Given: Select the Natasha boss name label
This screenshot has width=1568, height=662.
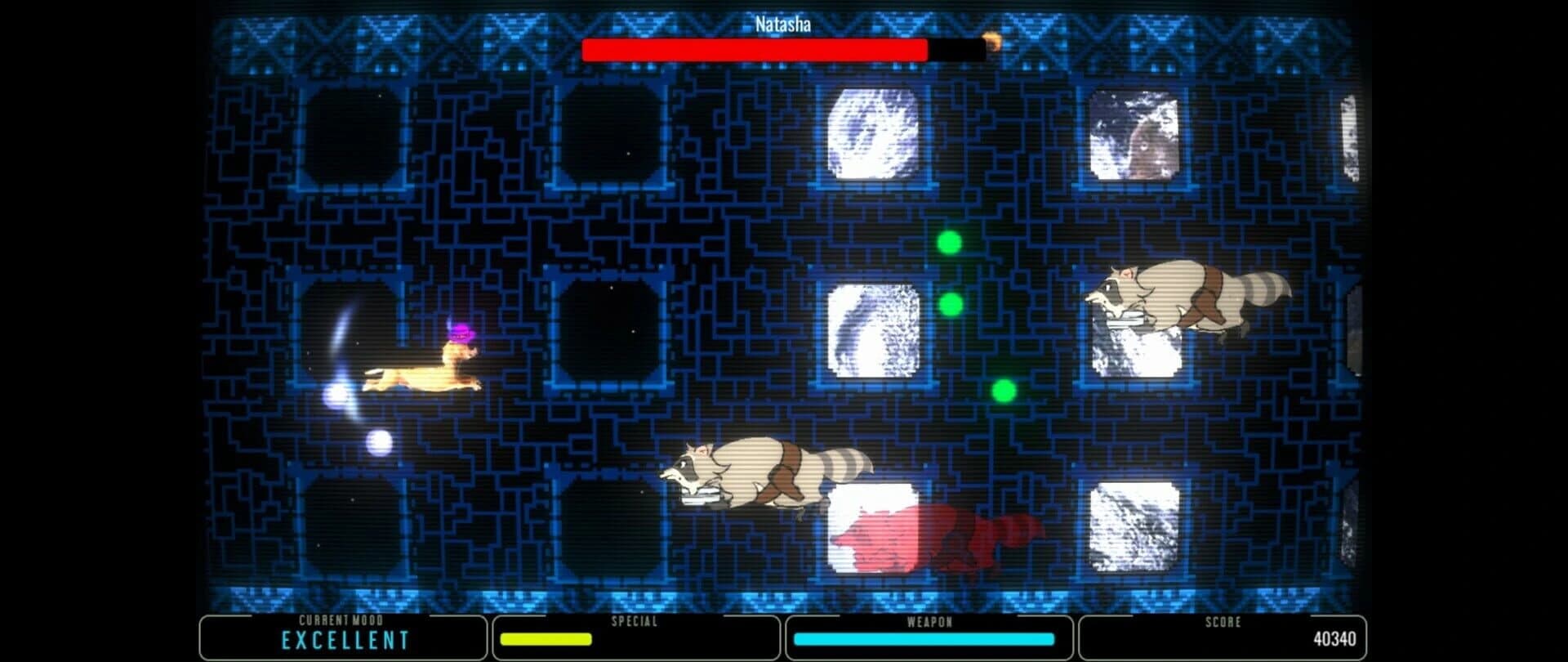Looking at the screenshot, I should (782, 24).
